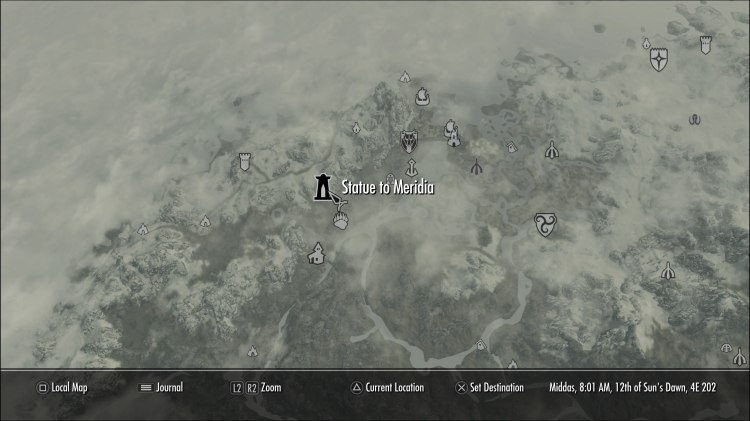Select the Dawnstar star shield marker
Viewport: 750px width, 421px height.
tap(659, 62)
